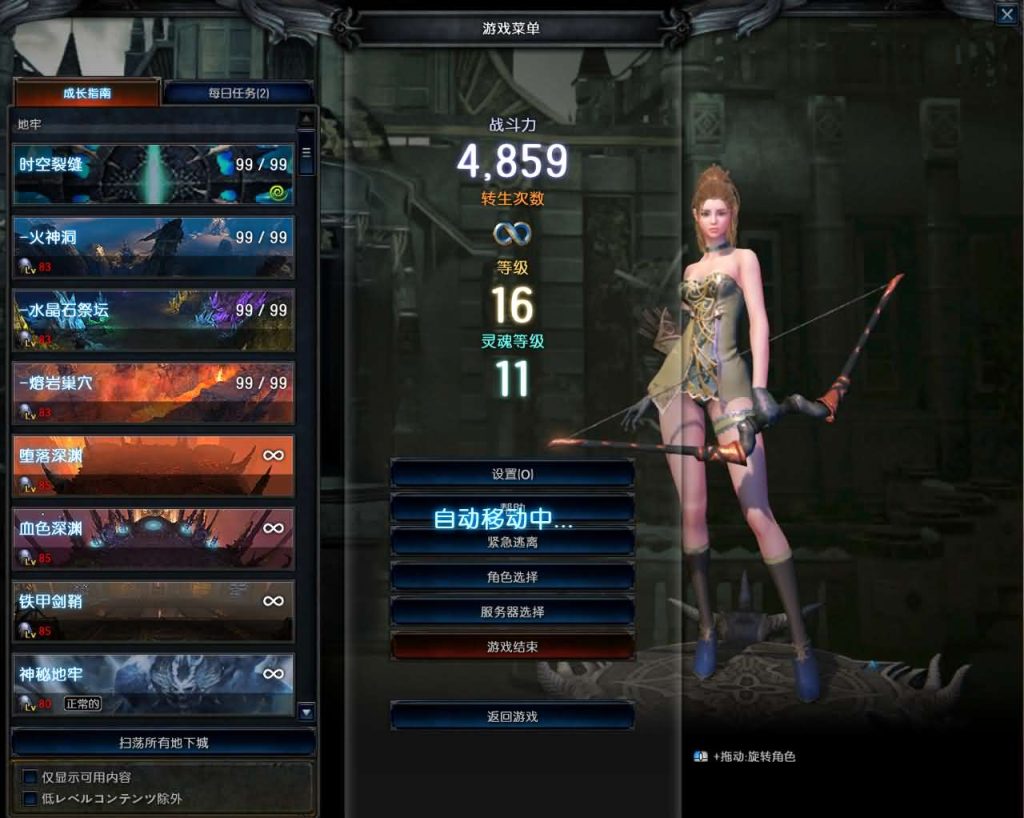Select the 水晶石祭坛 dungeon
This screenshot has height=818, width=1024.
(153, 320)
